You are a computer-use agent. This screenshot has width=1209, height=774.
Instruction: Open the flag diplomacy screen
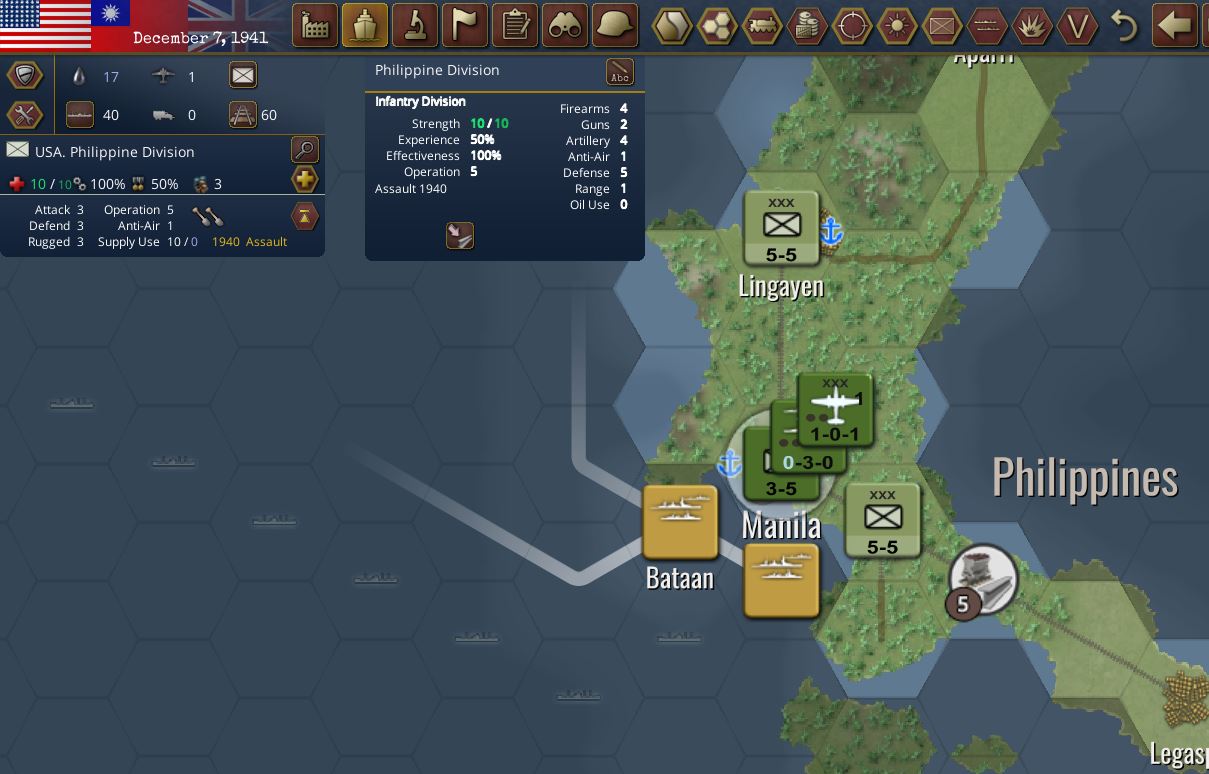465,25
